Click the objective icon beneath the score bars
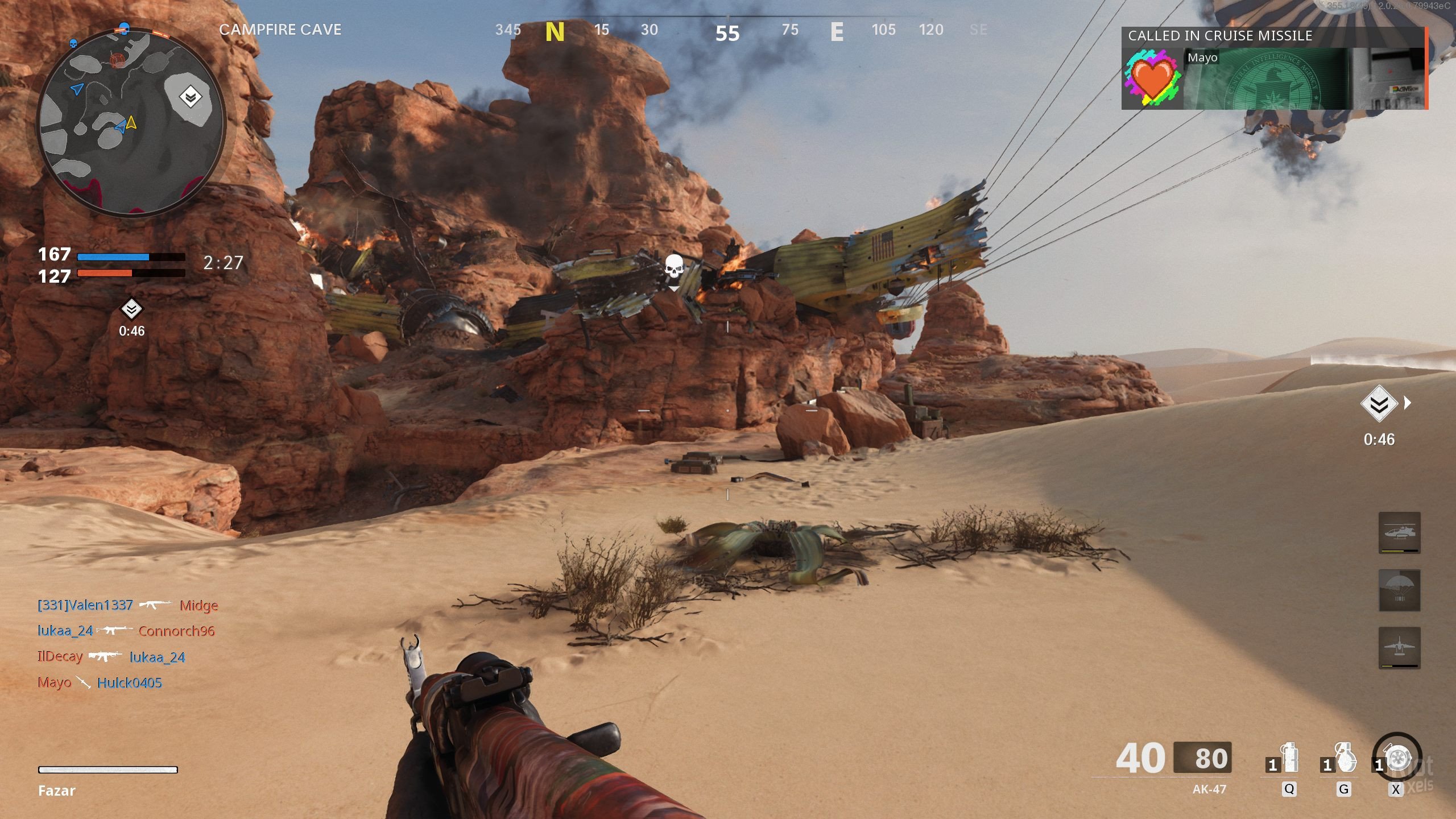The height and width of the screenshot is (819, 1456). click(x=131, y=309)
